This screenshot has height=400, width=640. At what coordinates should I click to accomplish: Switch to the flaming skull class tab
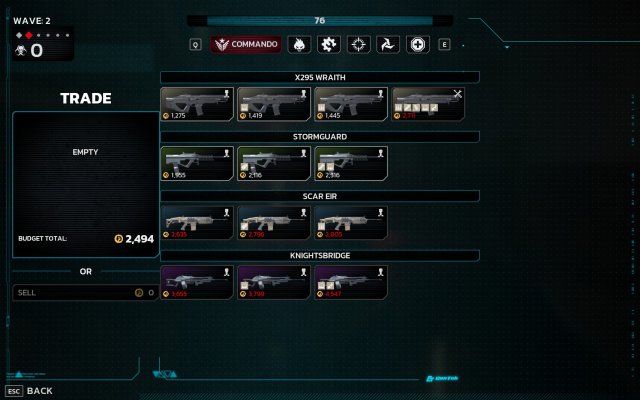pyautogui.click(x=298, y=44)
